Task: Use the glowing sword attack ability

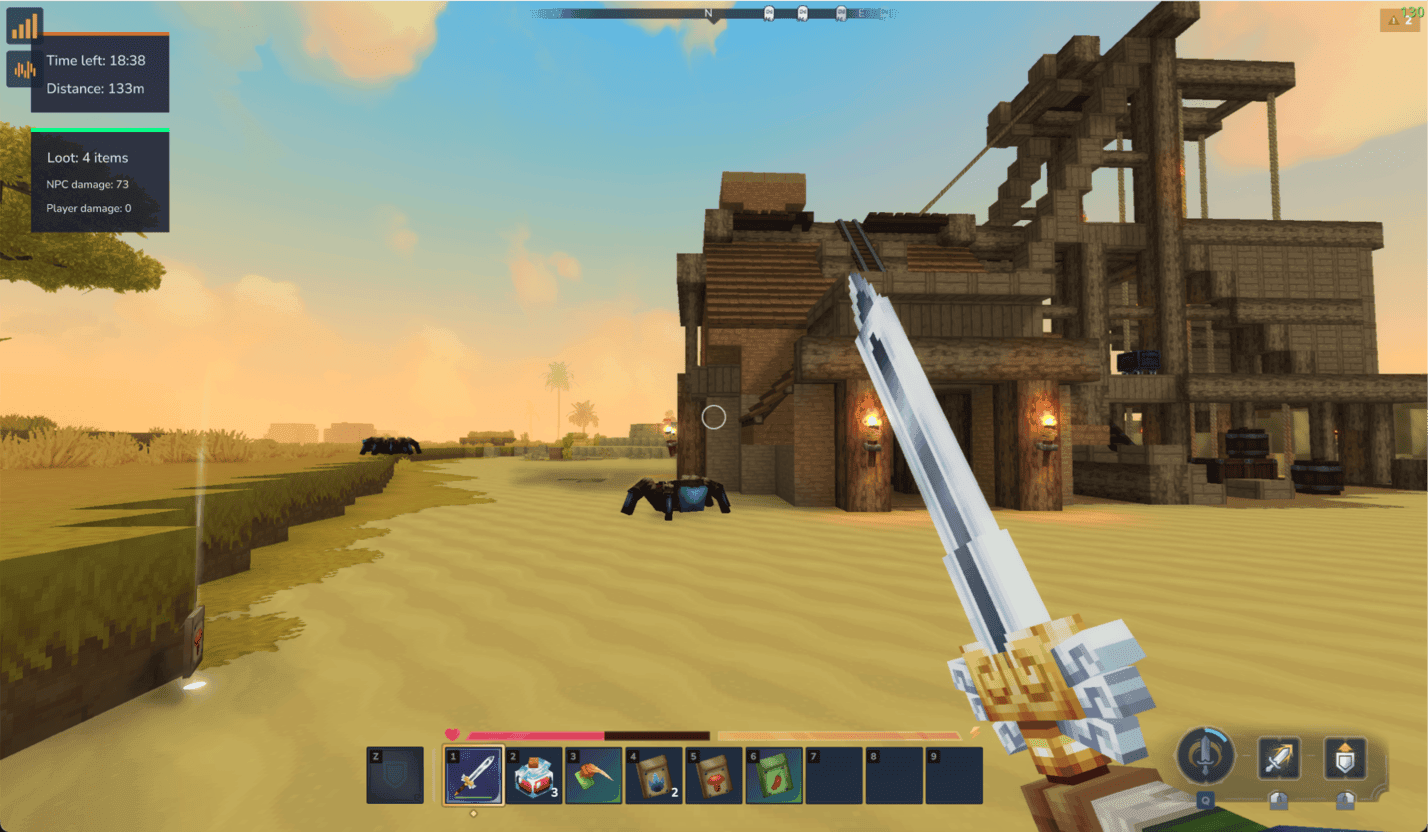Action: tap(1278, 759)
